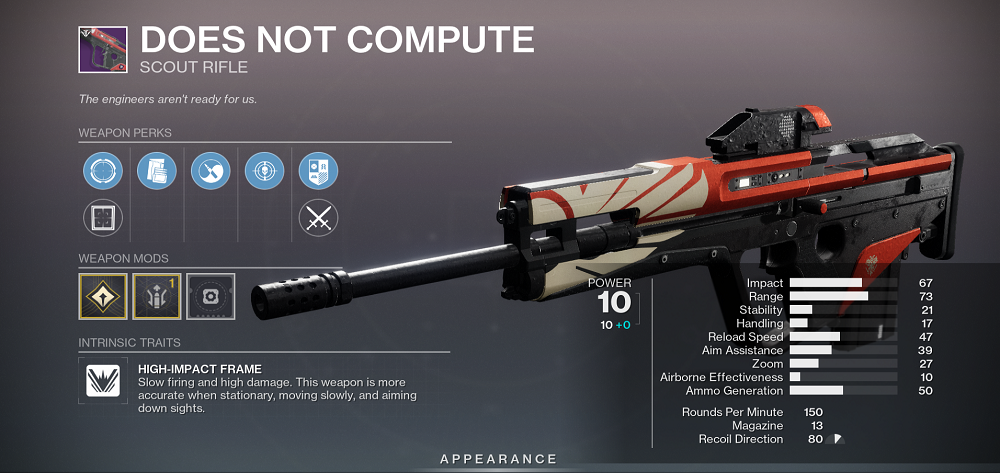Select the crossed swords perk
Image resolution: width=1000 pixels, height=473 pixels.
click(319, 217)
